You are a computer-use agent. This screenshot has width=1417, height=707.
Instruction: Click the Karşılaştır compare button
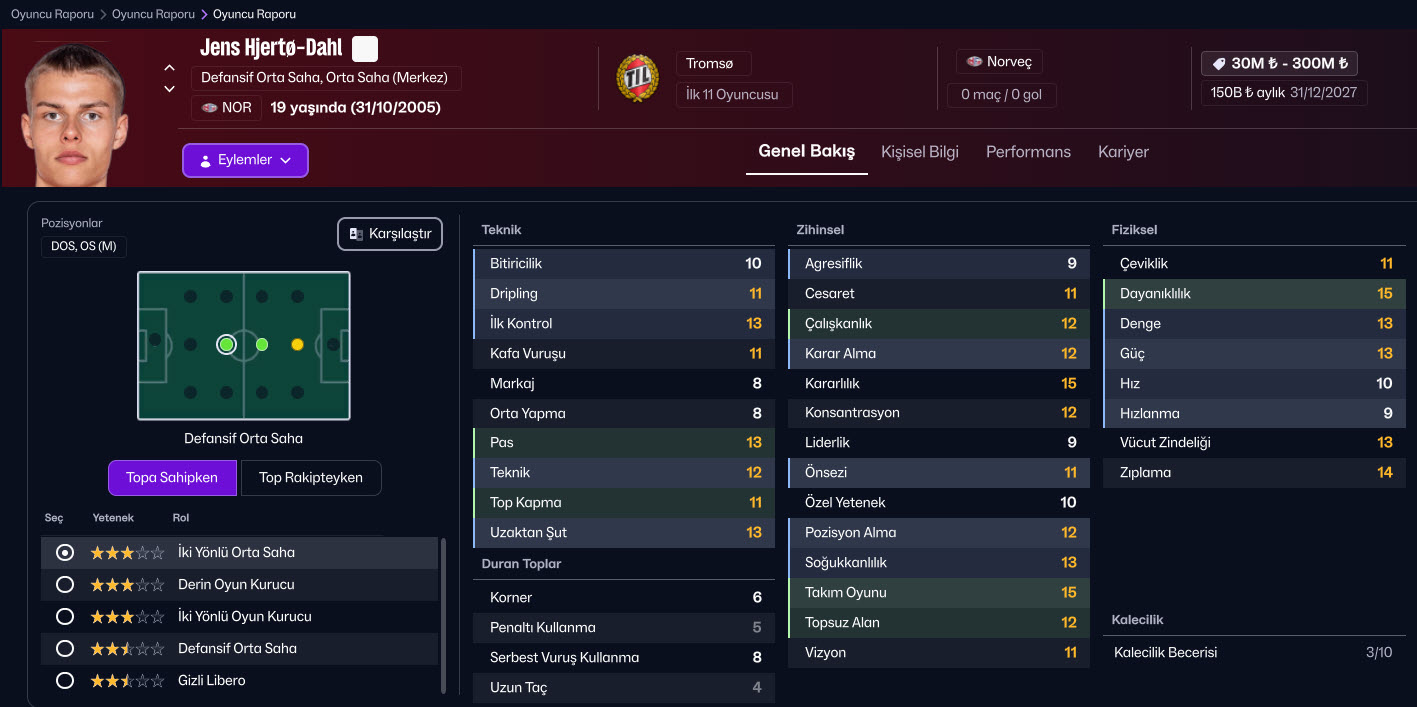(x=390, y=234)
